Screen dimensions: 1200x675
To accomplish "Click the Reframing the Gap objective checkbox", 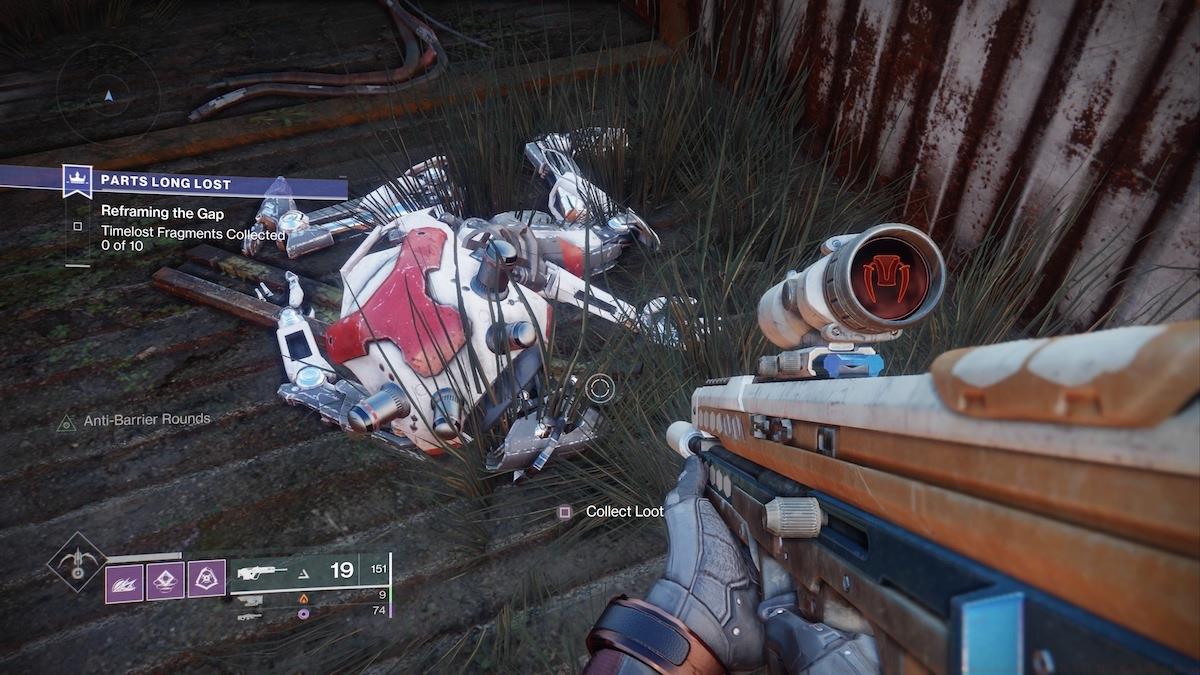I will tap(78, 226).
